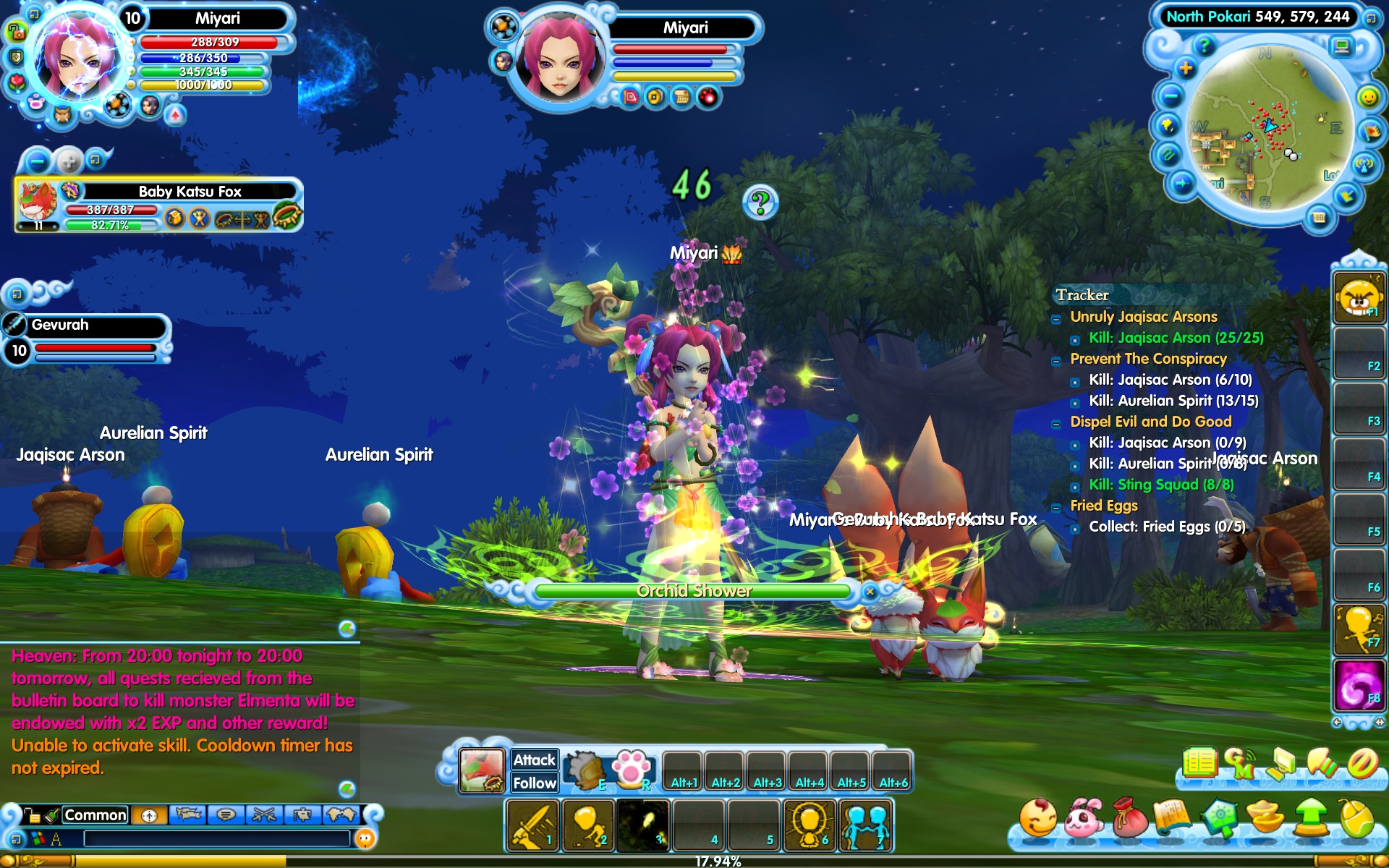Open the red drawstring bag inventory

pyautogui.click(x=1128, y=817)
